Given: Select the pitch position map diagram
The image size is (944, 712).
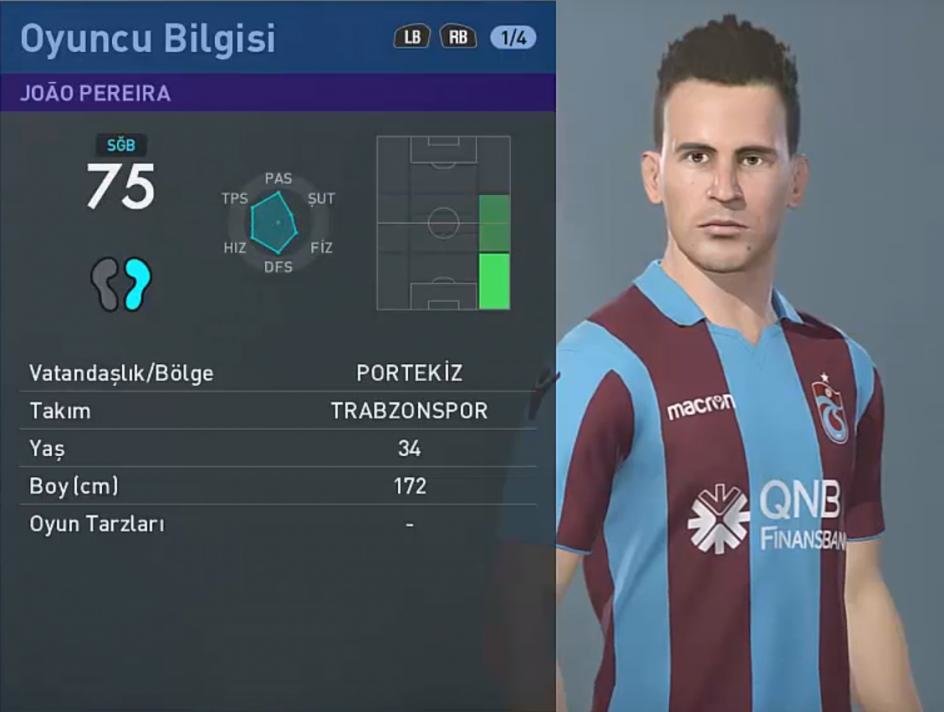Looking at the screenshot, I should tap(443, 223).
